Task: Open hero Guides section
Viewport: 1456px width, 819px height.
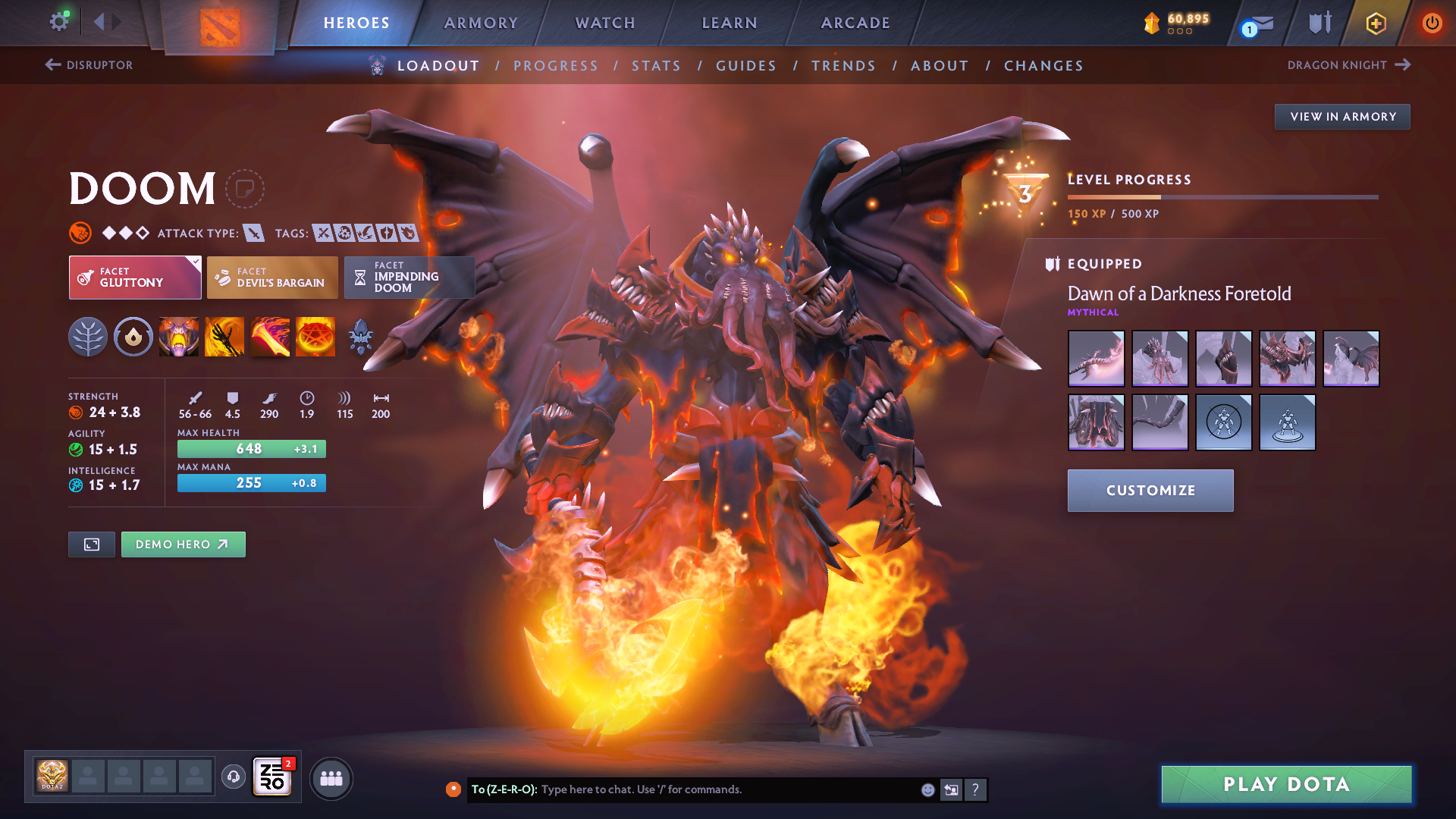Action: (x=746, y=66)
